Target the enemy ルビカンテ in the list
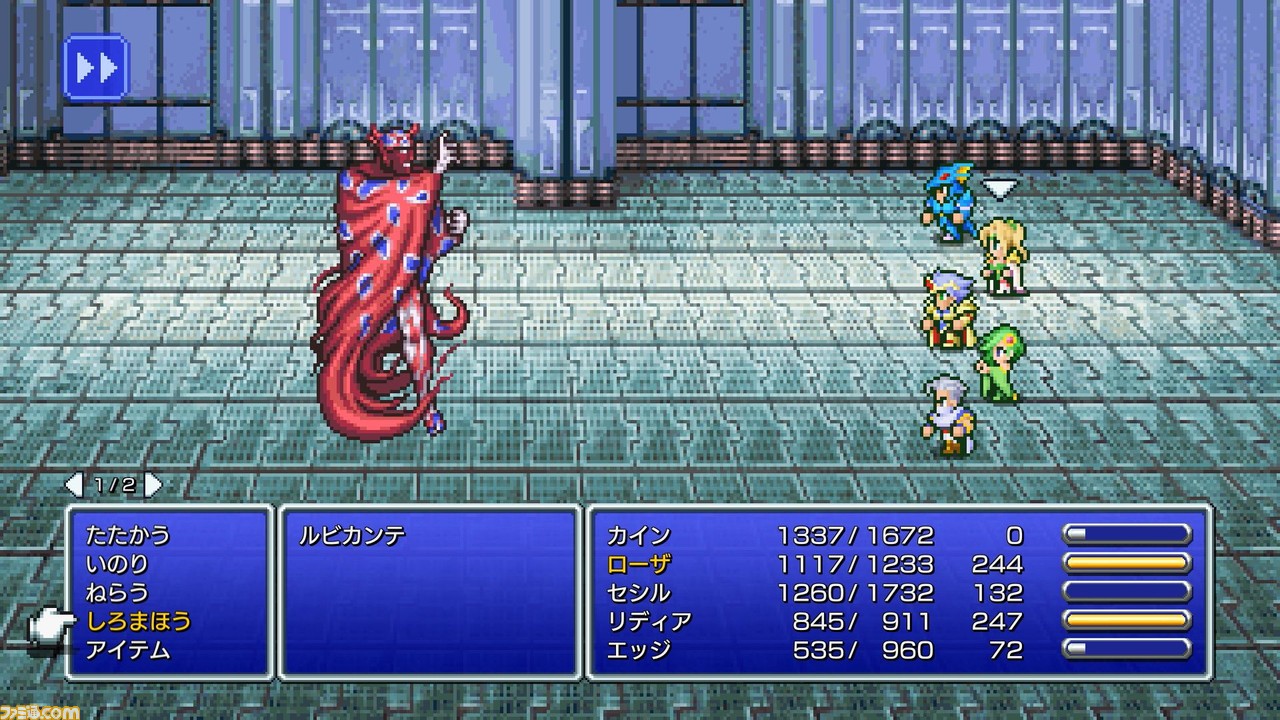The image size is (1280, 720). (x=352, y=535)
